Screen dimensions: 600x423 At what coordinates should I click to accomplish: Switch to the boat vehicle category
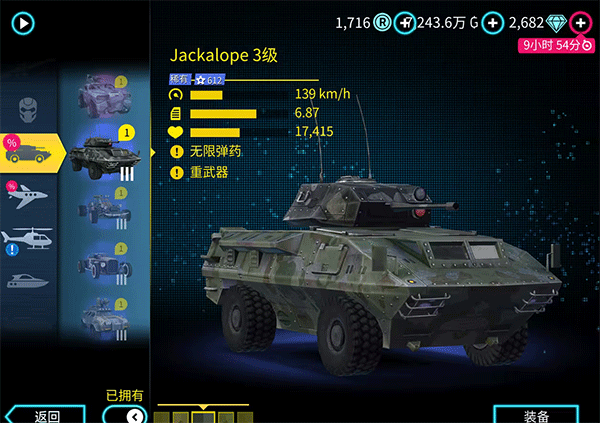click(28, 280)
